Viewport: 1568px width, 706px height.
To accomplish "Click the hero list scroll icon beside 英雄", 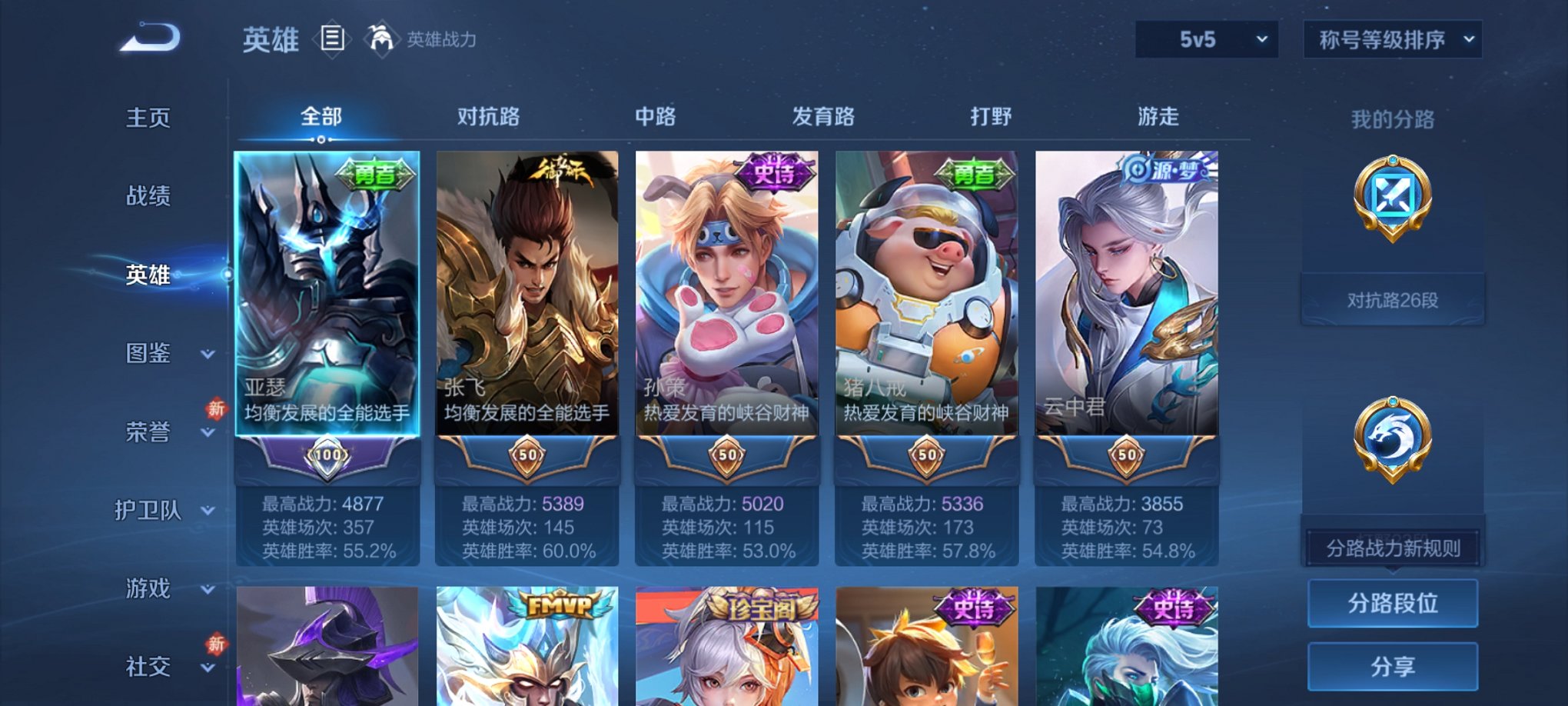I will (x=334, y=38).
